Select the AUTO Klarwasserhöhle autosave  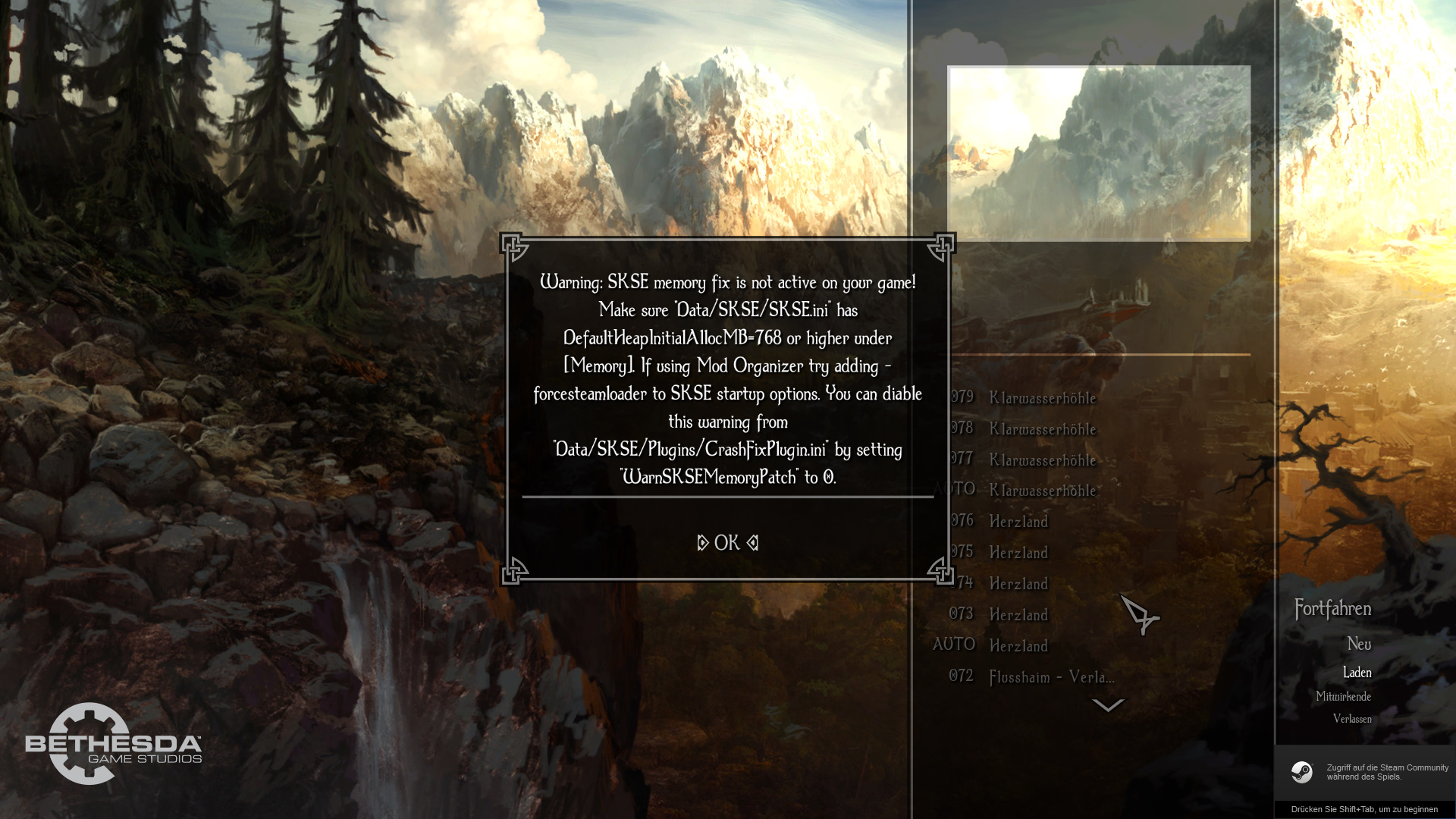coord(1042,491)
